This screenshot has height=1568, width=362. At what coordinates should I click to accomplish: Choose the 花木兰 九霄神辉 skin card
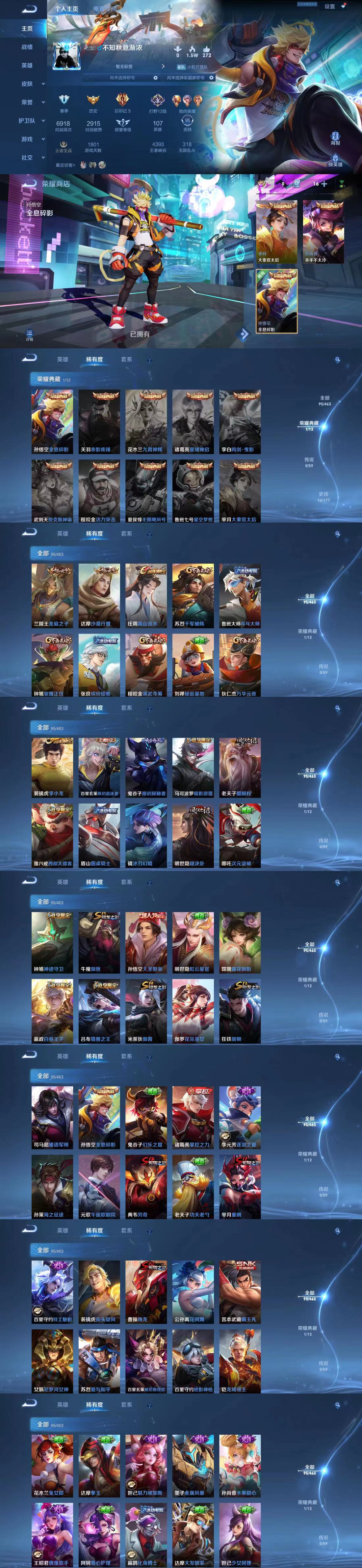click(146, 421)
